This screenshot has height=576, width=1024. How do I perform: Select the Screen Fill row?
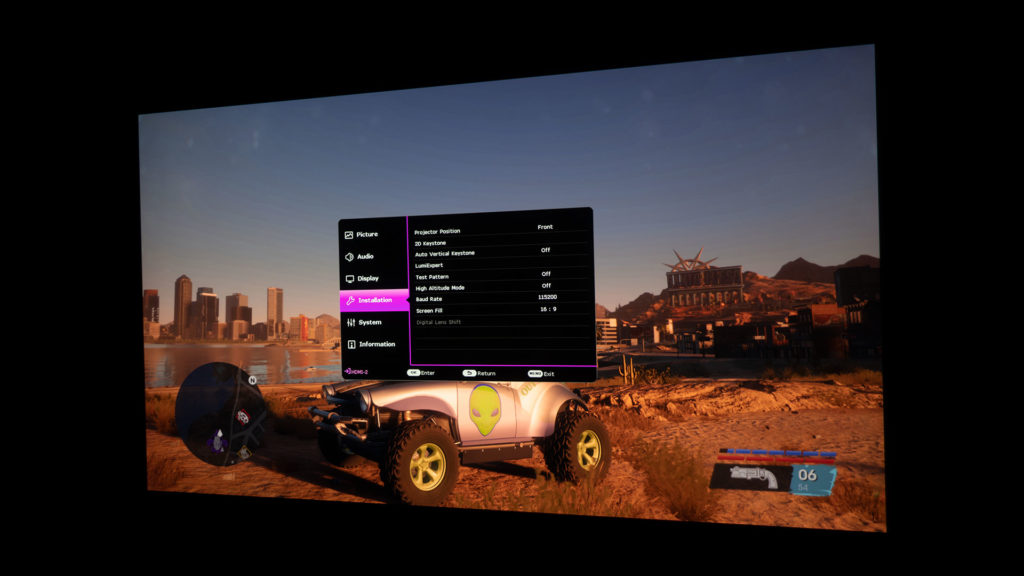(x=431, y=310)
